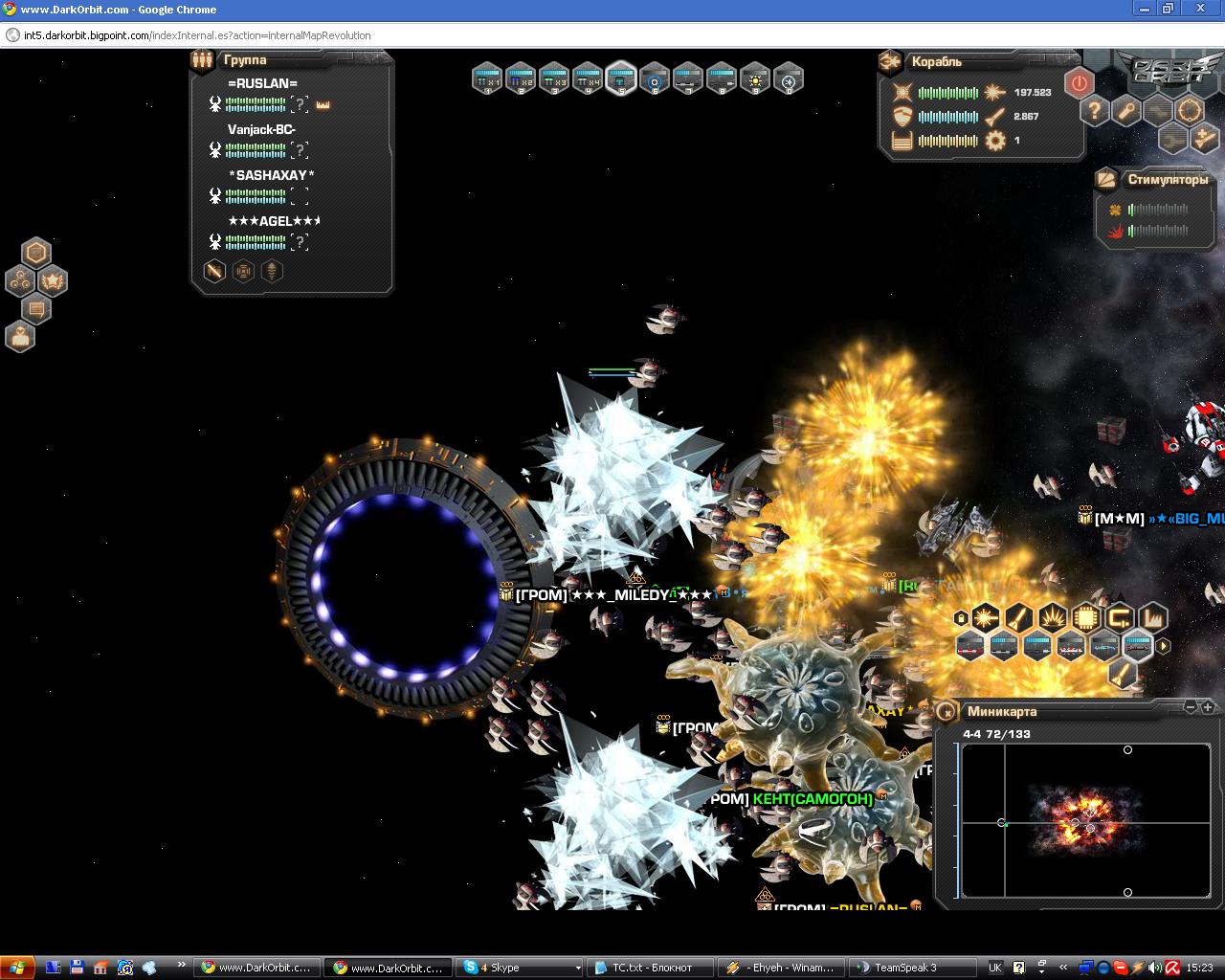Toggle the action bar lock icon

tap(961, 619)
